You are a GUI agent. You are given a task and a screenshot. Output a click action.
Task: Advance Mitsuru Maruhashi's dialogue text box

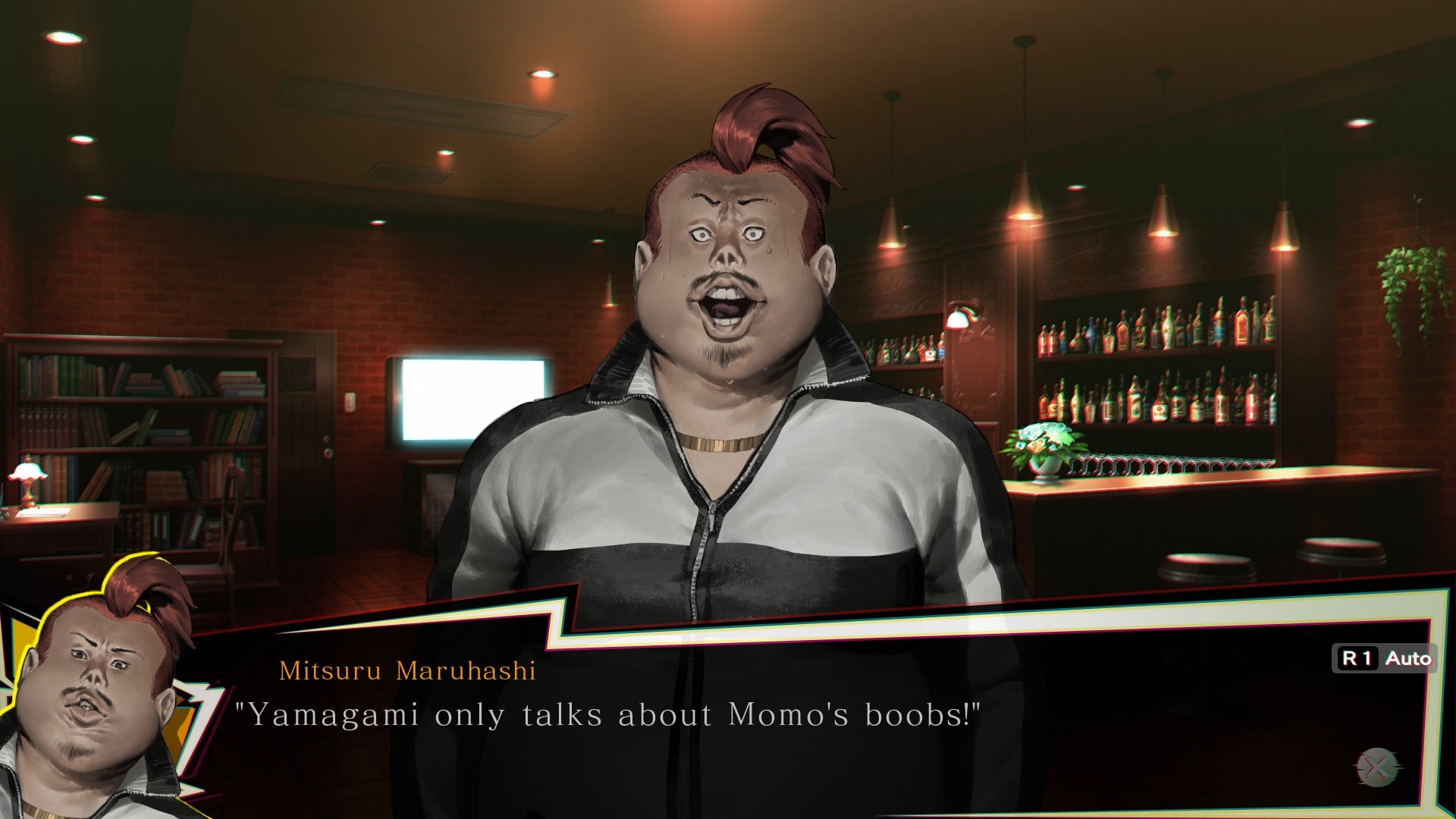[1378, 767]
